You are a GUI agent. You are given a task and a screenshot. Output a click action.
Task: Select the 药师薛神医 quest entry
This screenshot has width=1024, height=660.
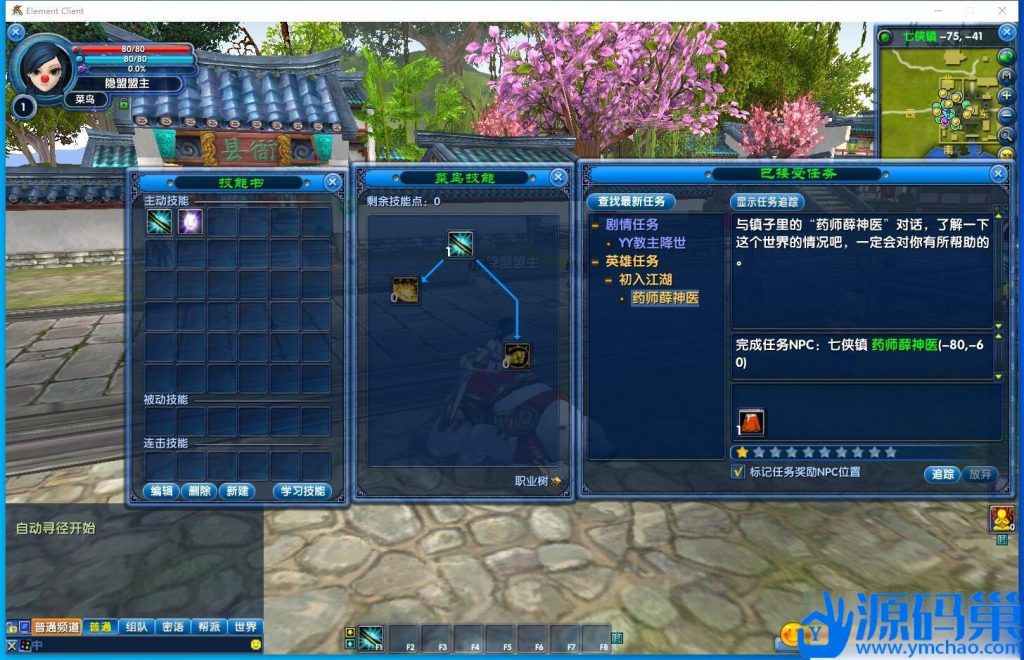[x=664, y=298]
